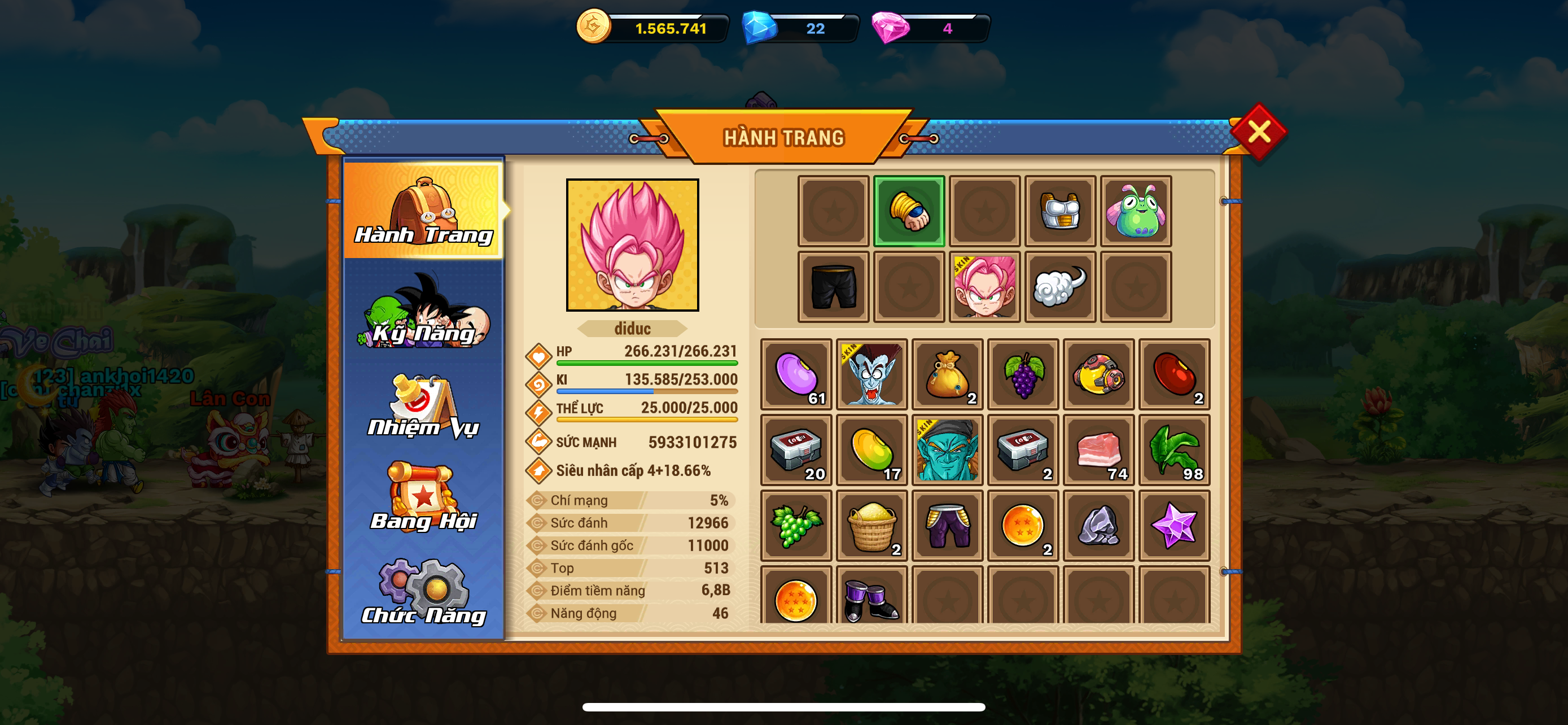This screenshot has width=1568, height=725.
Task: Select the purple grapes item
Action: pyautogui.click(x=1023, y=374)
